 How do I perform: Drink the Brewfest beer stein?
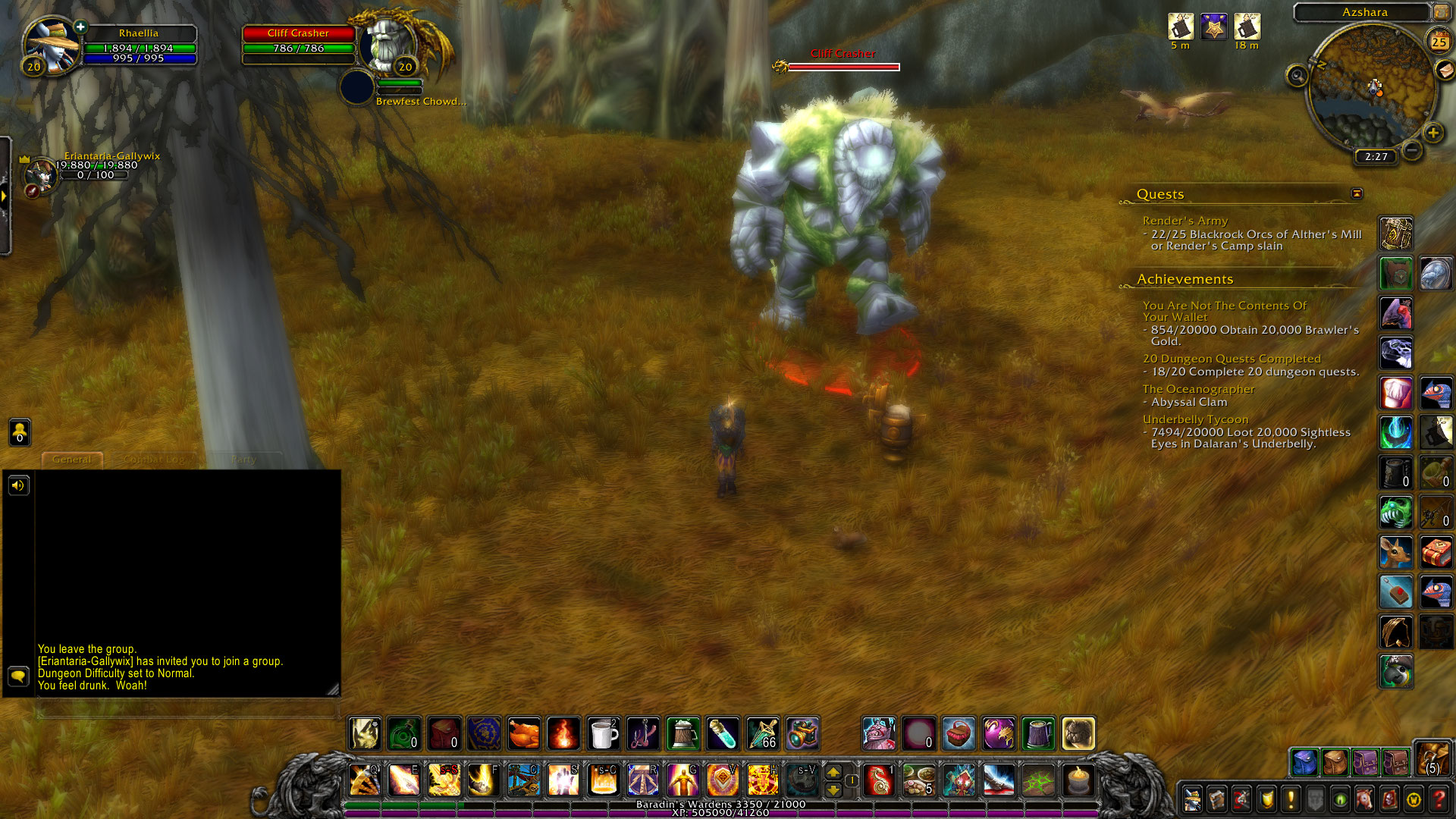(x=683, y=734)
